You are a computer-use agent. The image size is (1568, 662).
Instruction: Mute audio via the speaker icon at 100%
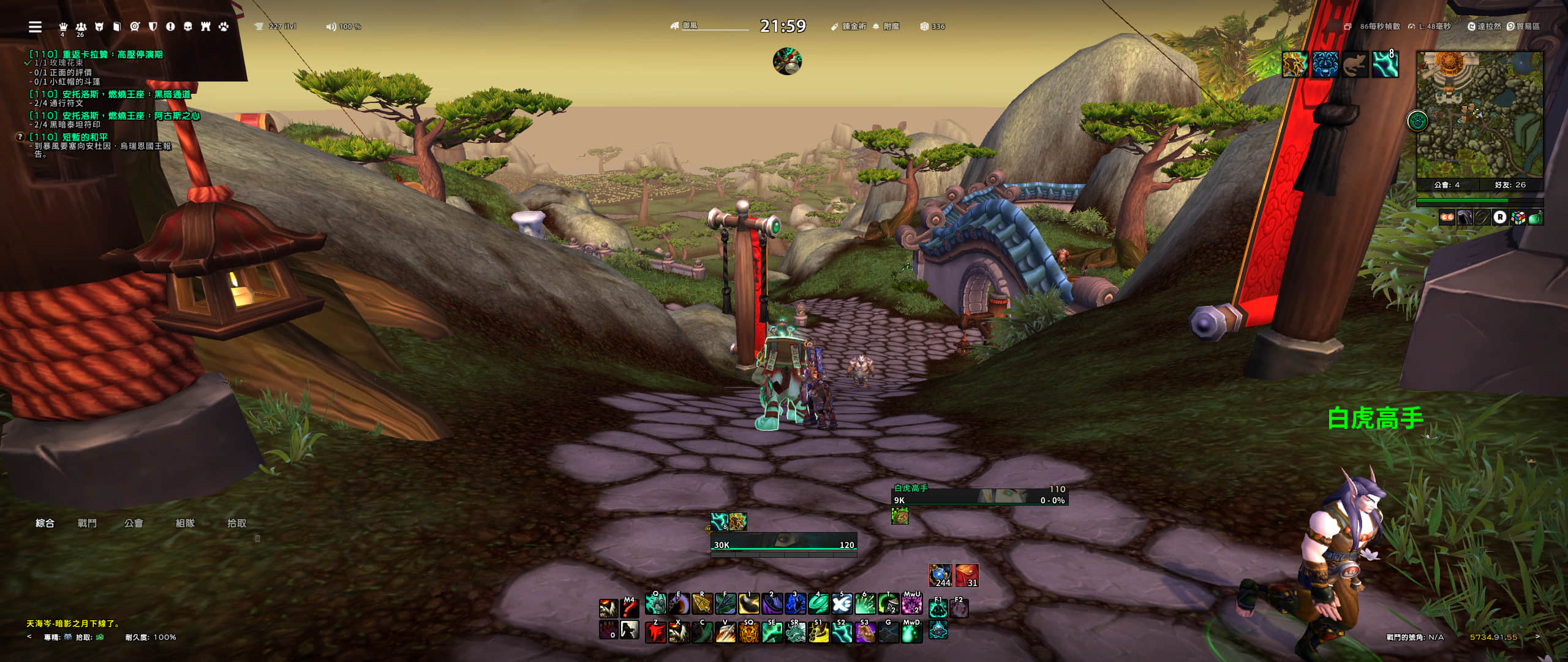pos(330,26)
